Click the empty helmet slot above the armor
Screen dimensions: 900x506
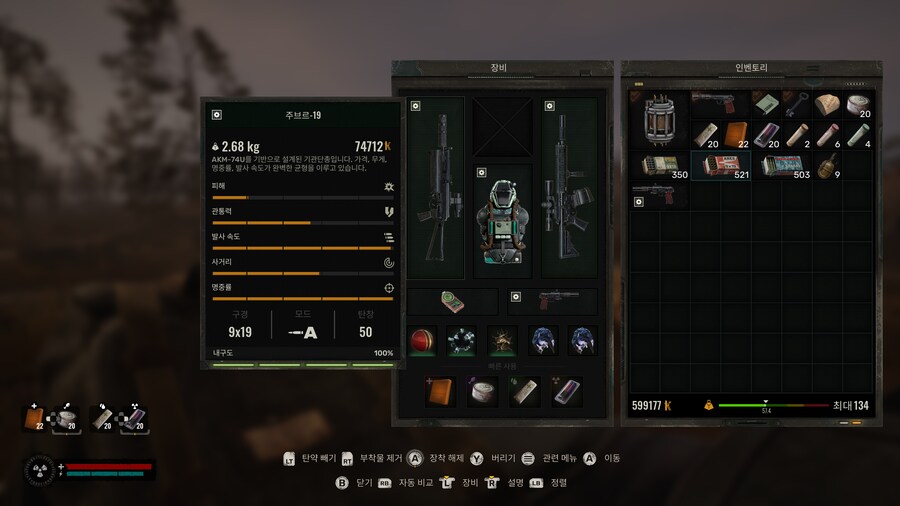(503, 127)
